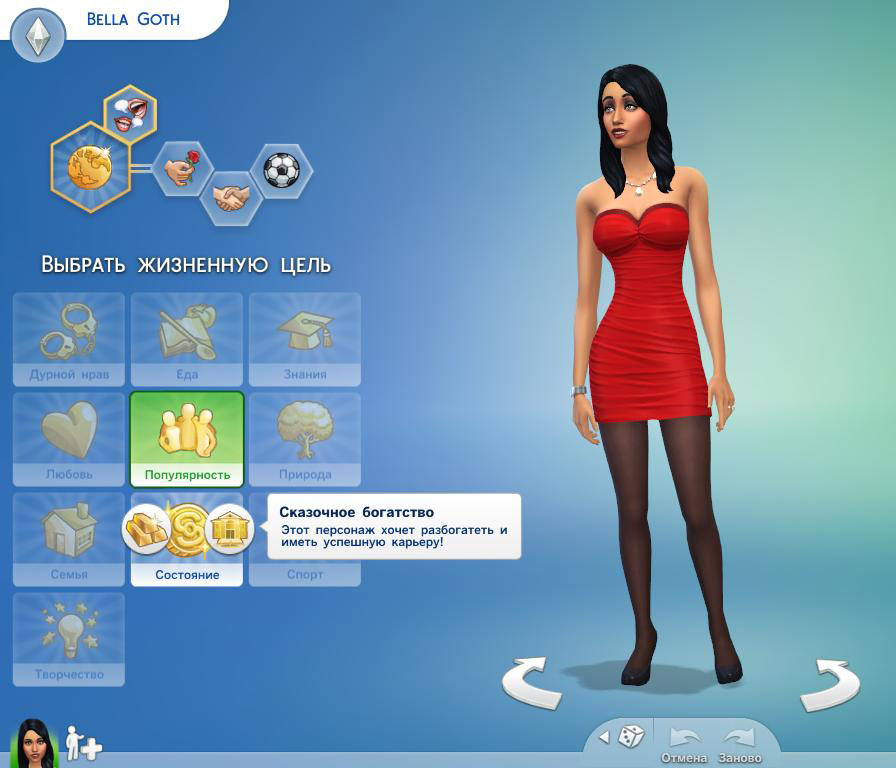Click the large globe aspiration hexagon
Image resolution: width=896 pixels, height=768 pixels.
tap(90, 167)
